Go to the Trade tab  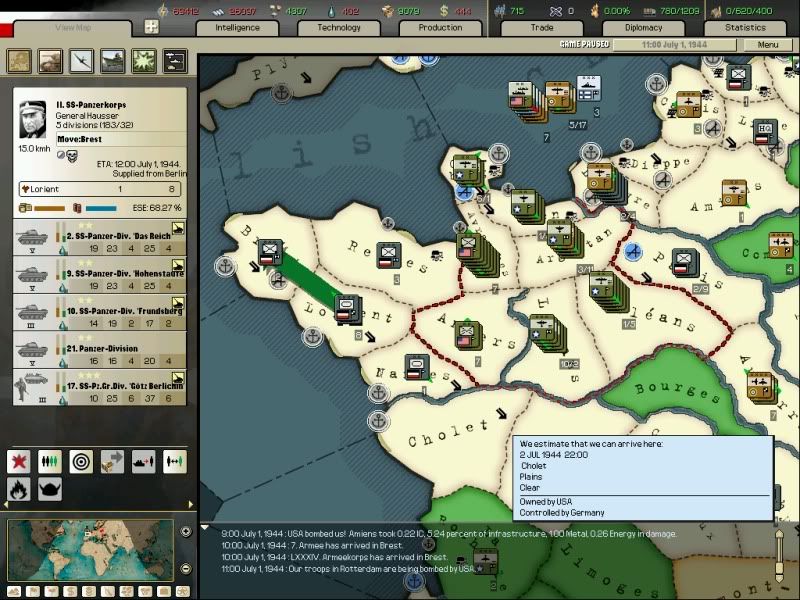[x=542, y=28]
